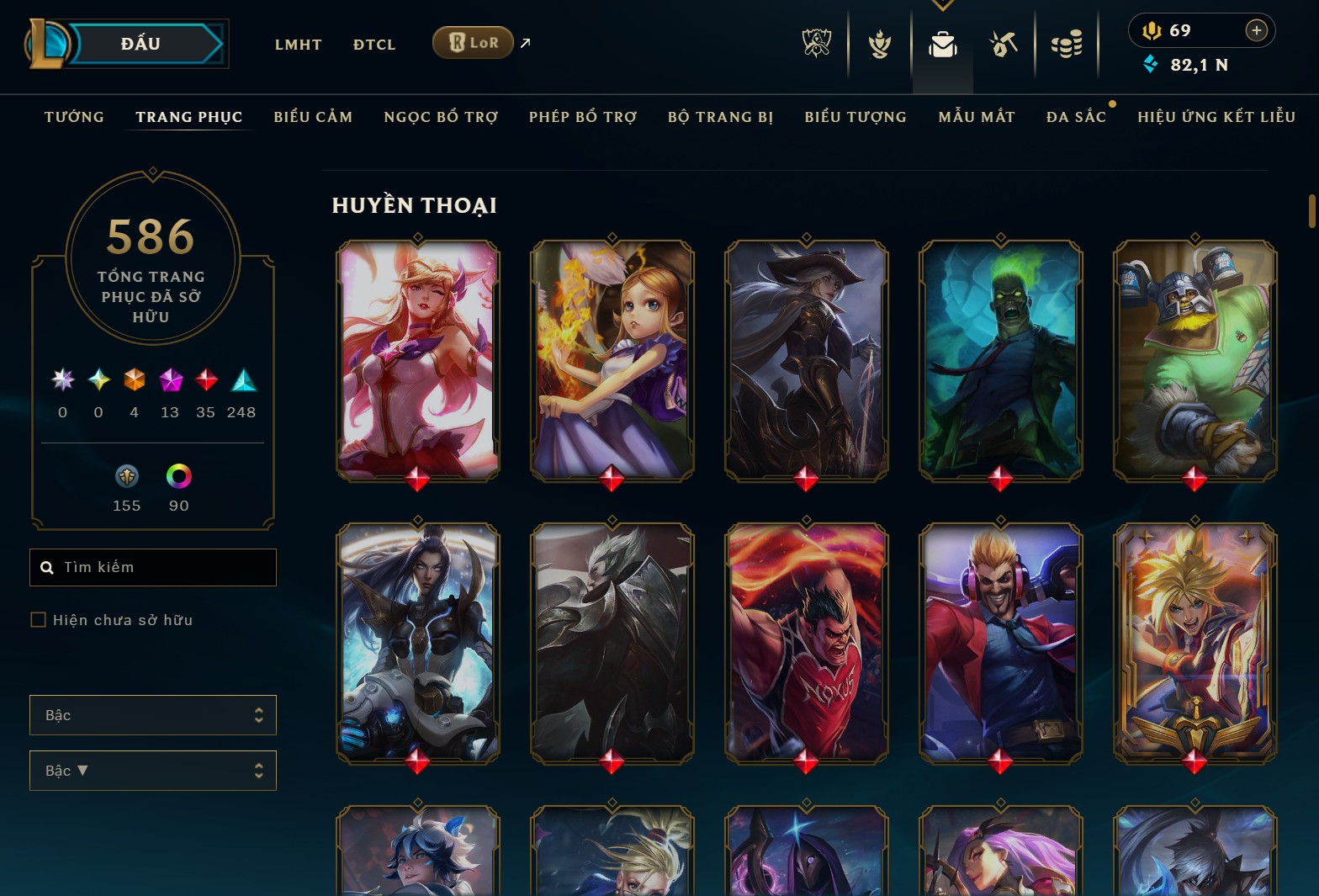Click the blue essence icon showing 82,1 N
1319x896 pixels.
(1152, 63)
